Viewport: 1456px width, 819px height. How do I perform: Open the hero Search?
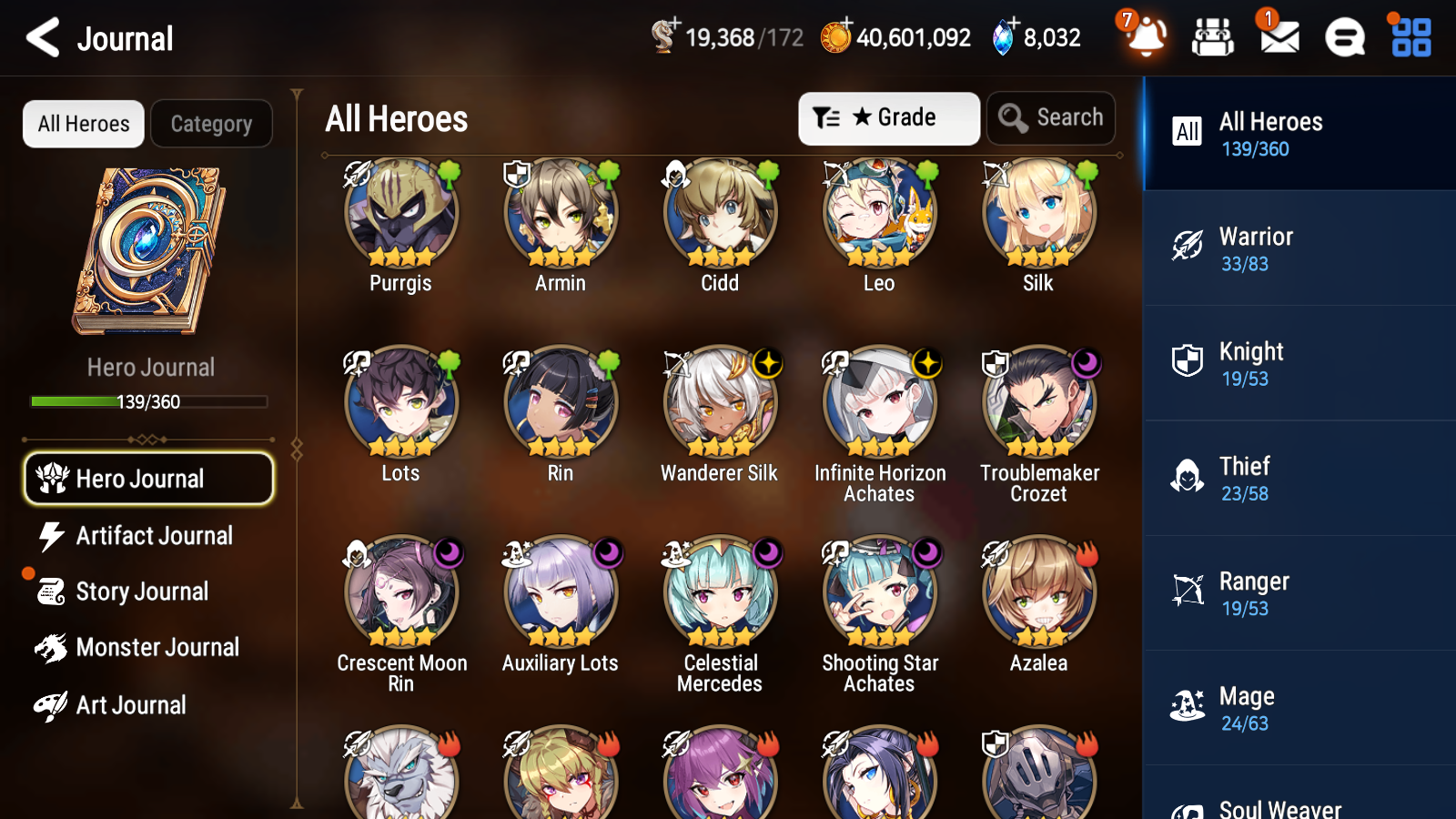click(x=1050, y=117)
